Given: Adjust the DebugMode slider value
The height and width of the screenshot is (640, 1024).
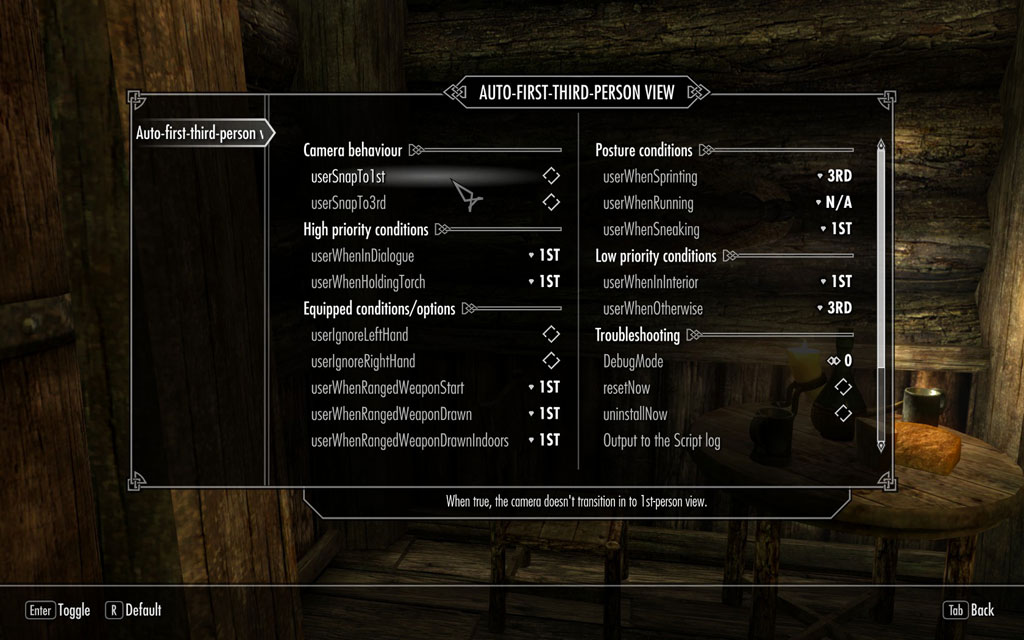Looking at the screenshot, I should pyautogui.click(x=838, y=361).
